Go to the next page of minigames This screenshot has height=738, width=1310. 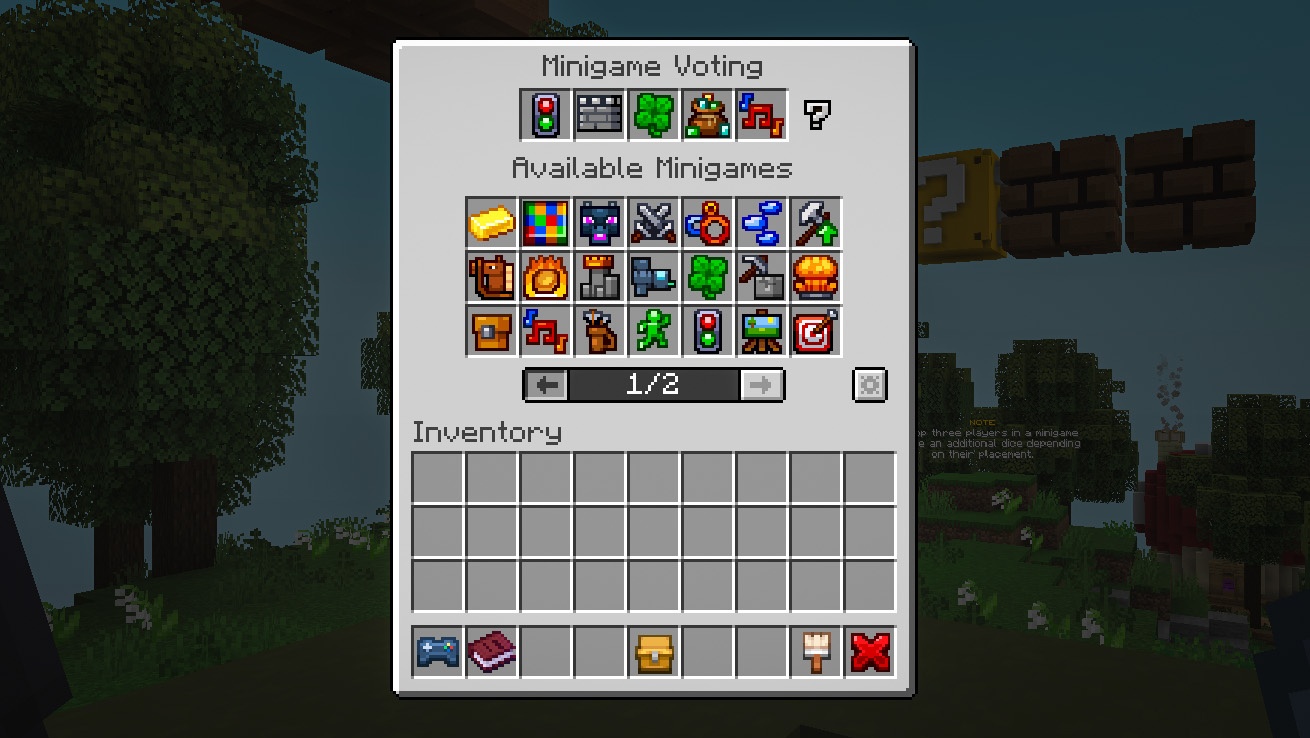[762, 385]
